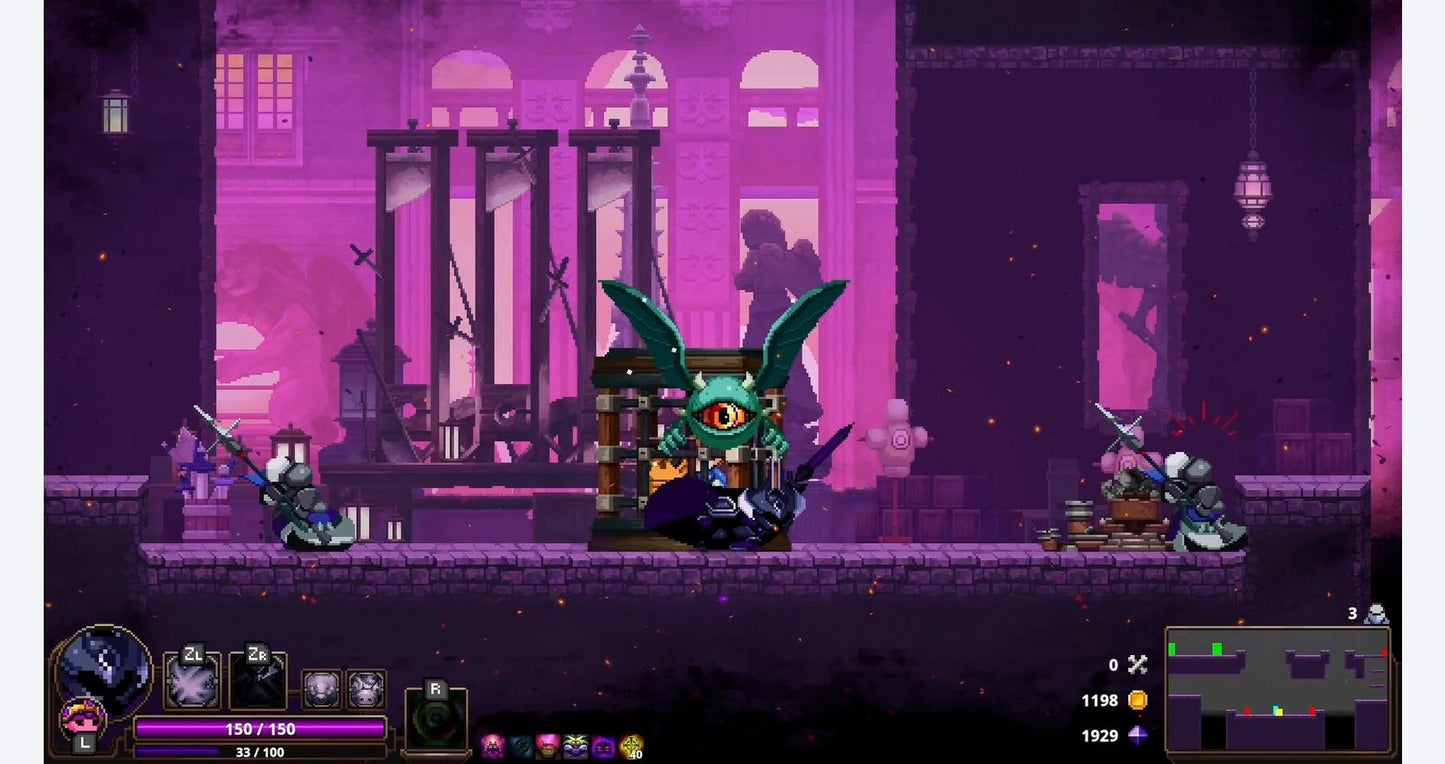Click the purple dark quartz gem icon
The height and width of the screenshot is (764, 1445).
[1137, 735]
